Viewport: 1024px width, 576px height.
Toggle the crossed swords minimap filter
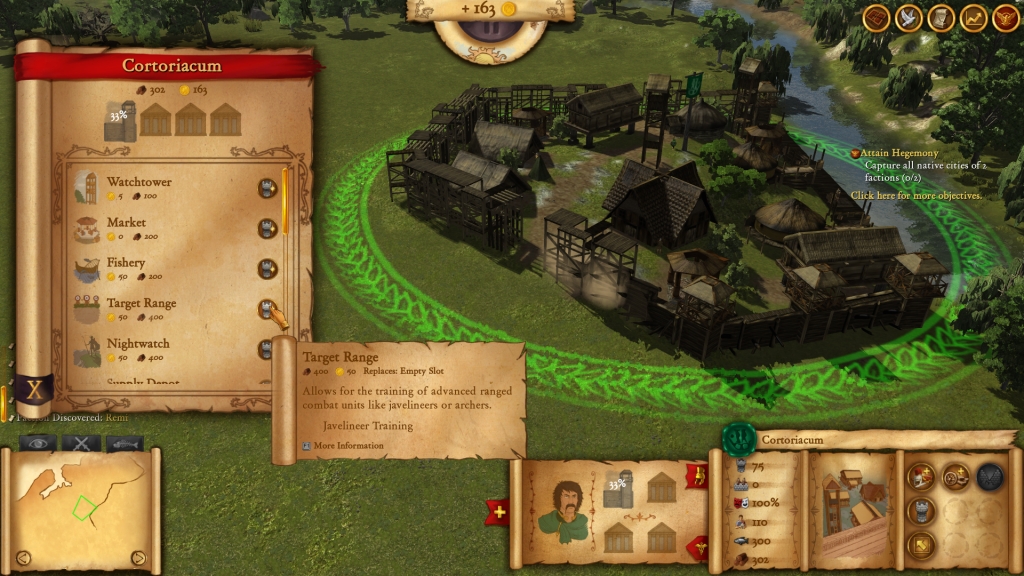click(81, 443)
